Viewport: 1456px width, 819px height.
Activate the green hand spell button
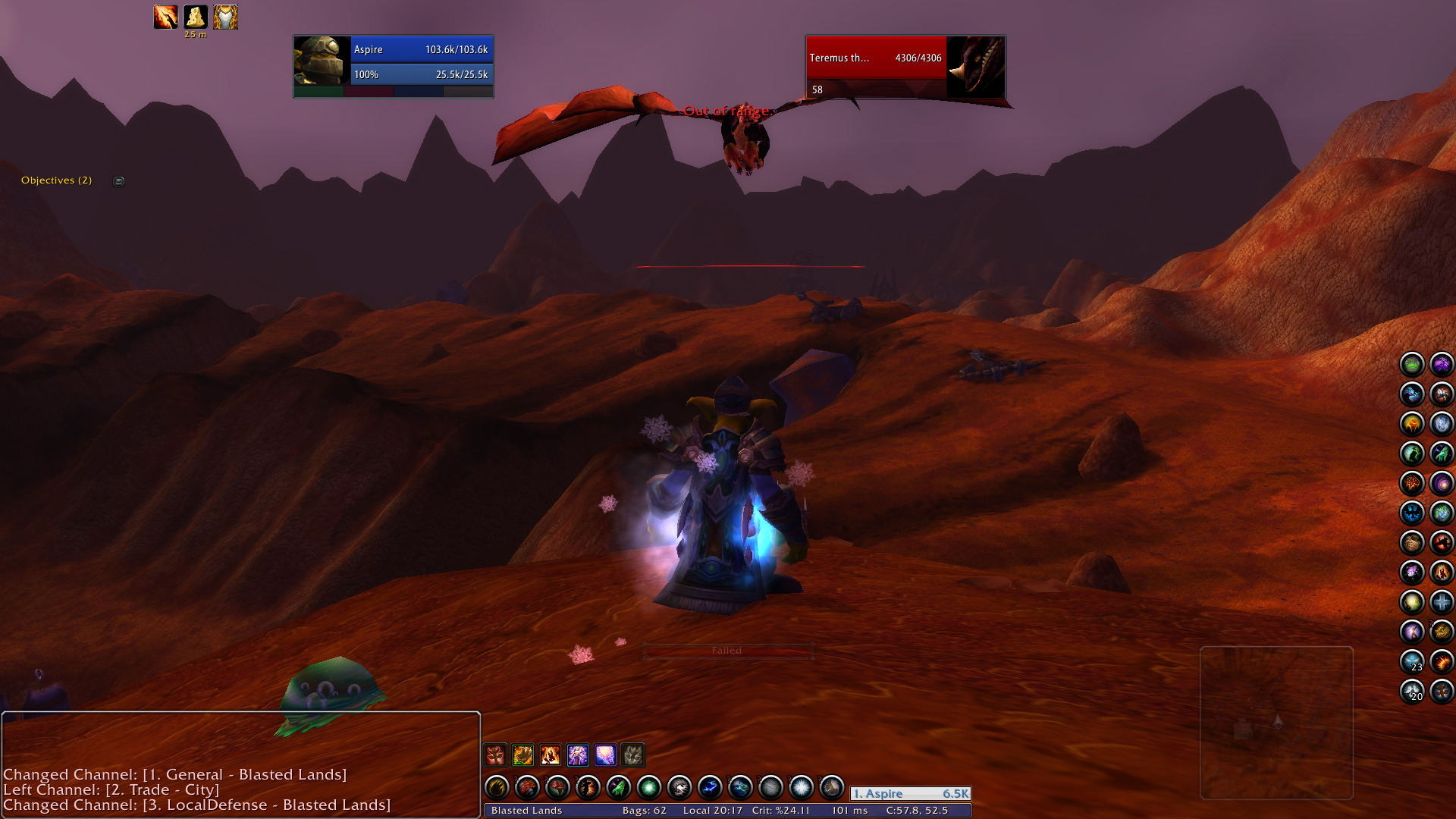pyautogui.click(x=619, y=788)
